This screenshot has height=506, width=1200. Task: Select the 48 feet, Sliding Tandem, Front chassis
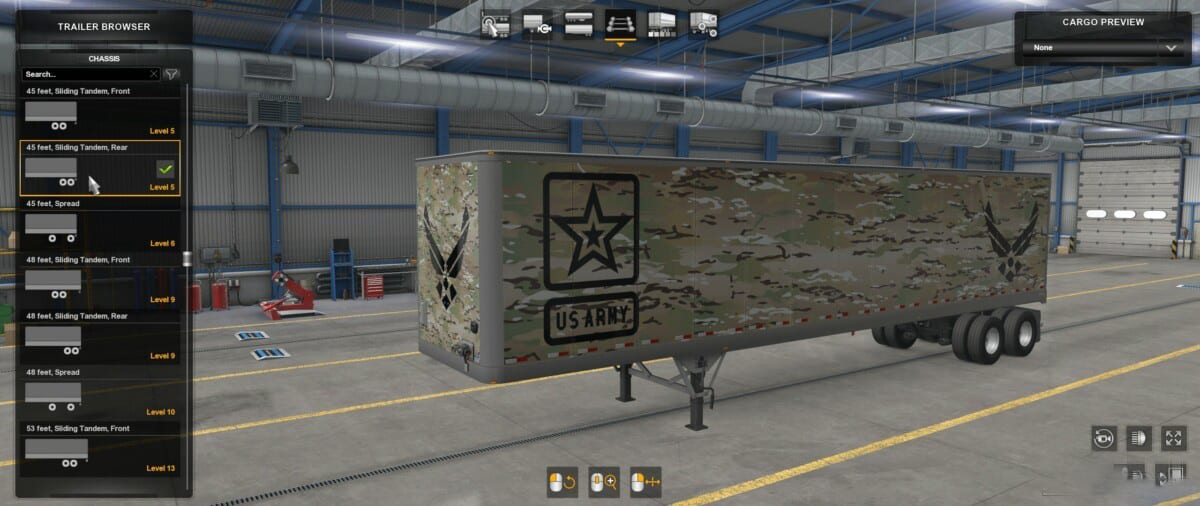(x=100, y=281)
